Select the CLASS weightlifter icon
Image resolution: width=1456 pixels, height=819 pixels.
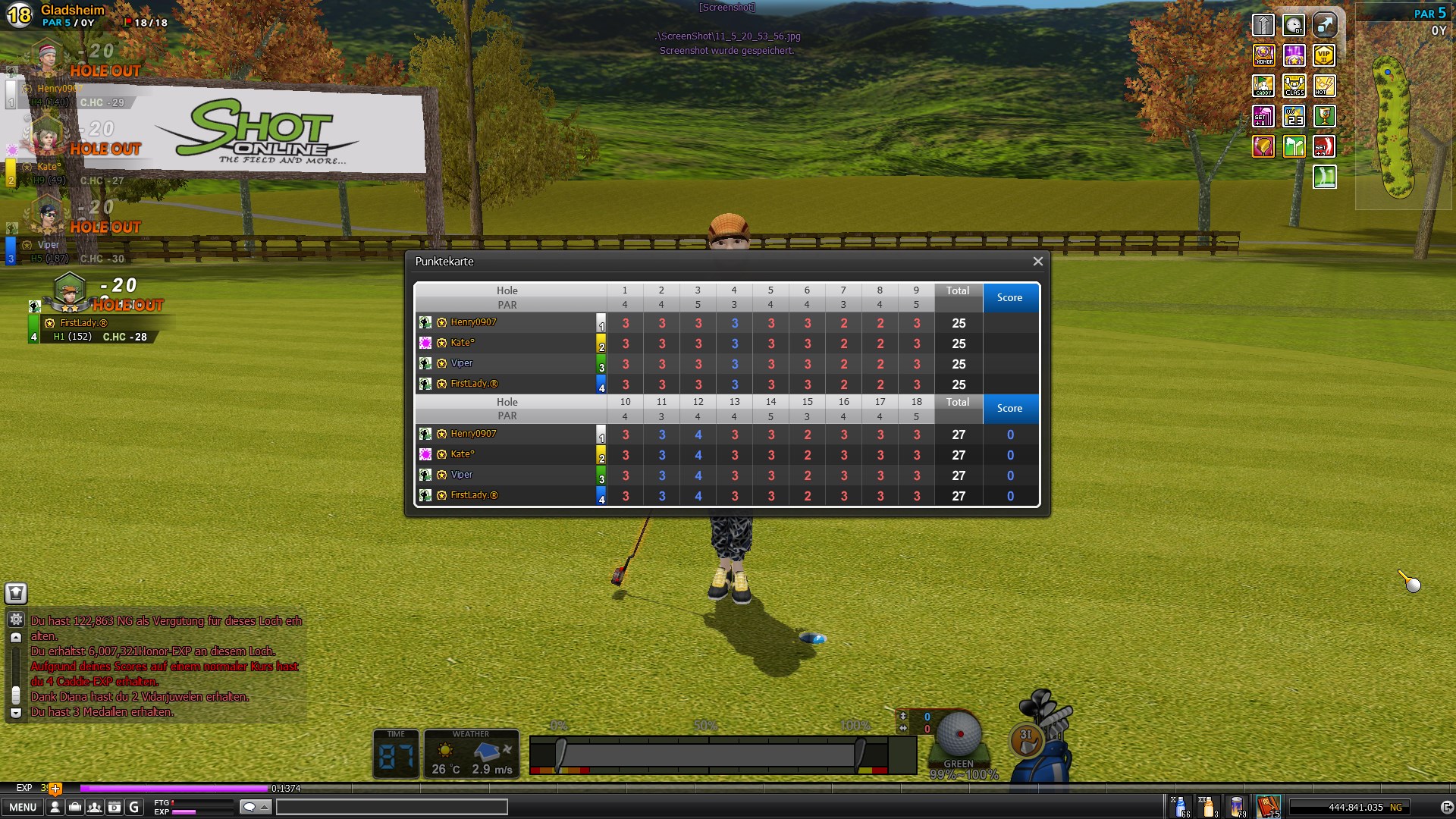point(1294,86)
